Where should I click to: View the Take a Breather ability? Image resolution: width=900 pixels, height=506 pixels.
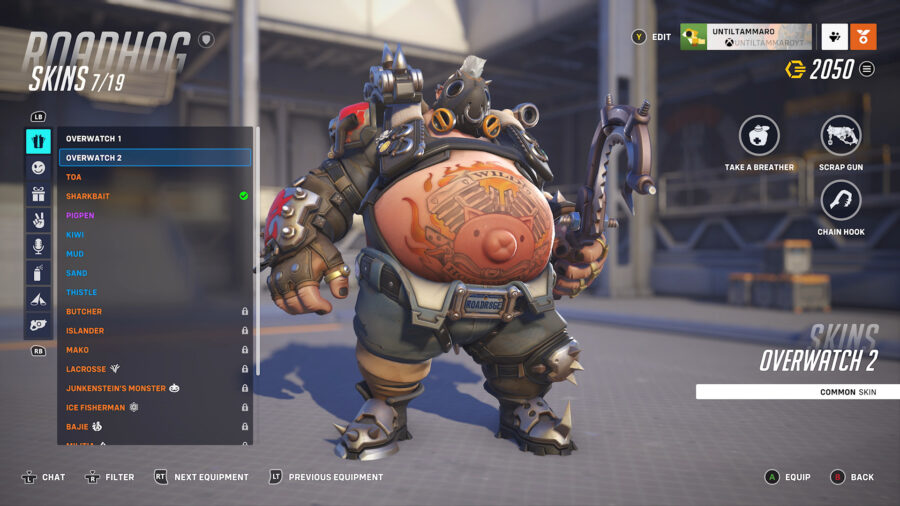[759, 137]
